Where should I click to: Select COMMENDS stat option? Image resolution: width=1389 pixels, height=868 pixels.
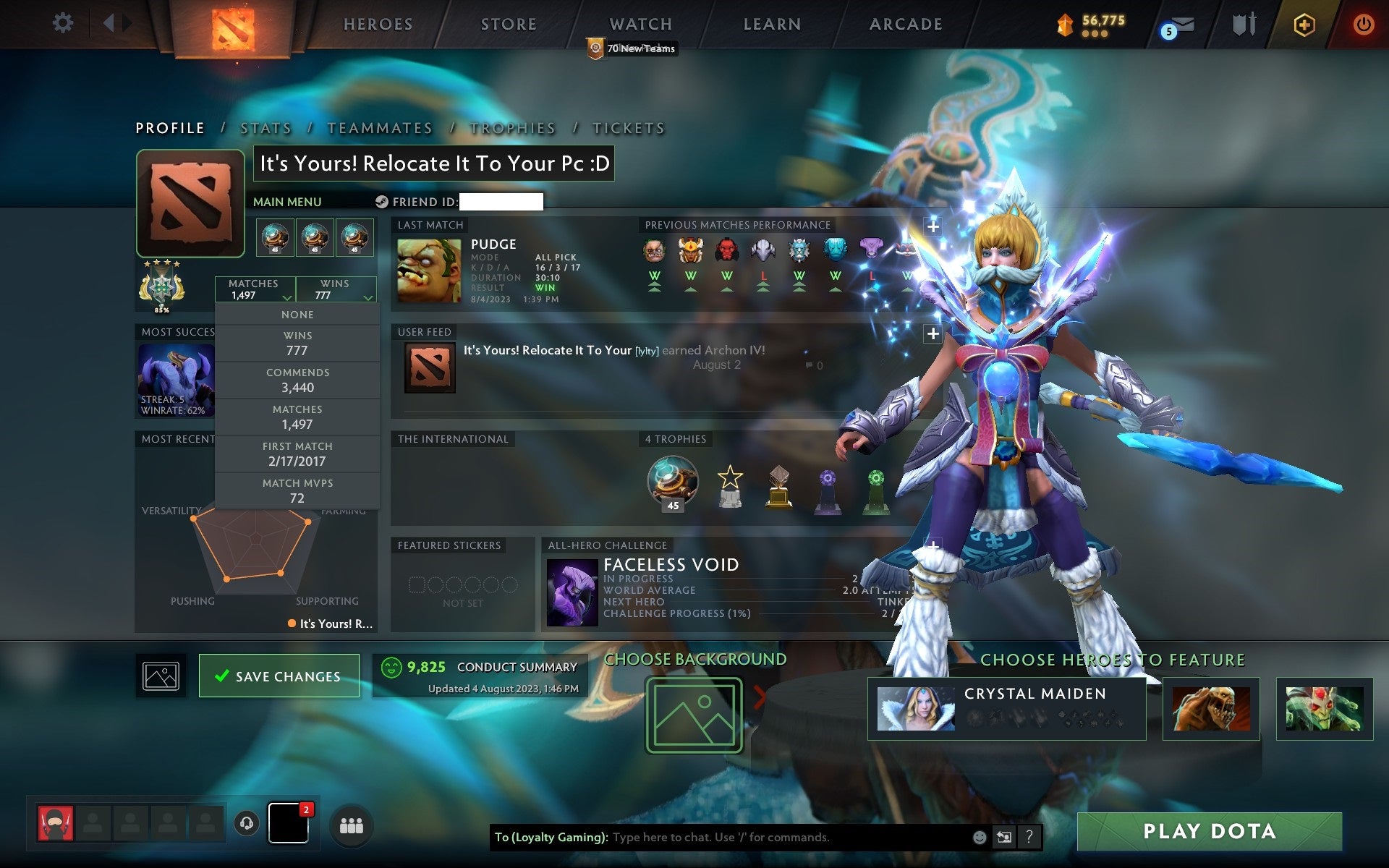(x=297, y=380)
